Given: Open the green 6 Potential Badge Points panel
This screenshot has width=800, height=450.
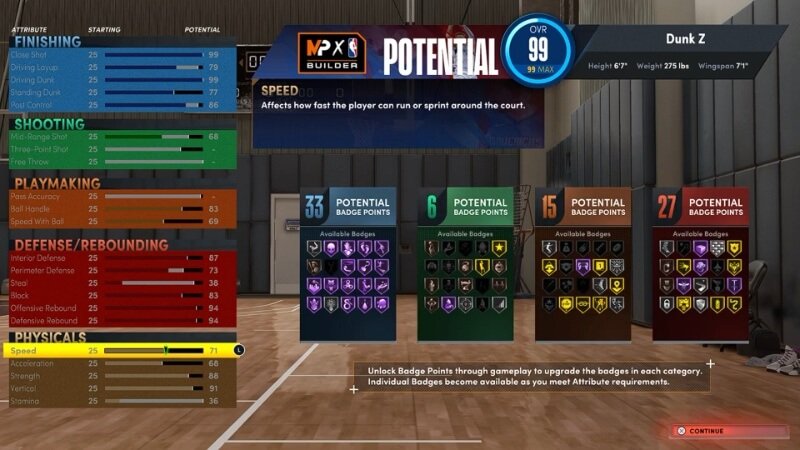Looking at the screenshot, I should click(465, 264).
